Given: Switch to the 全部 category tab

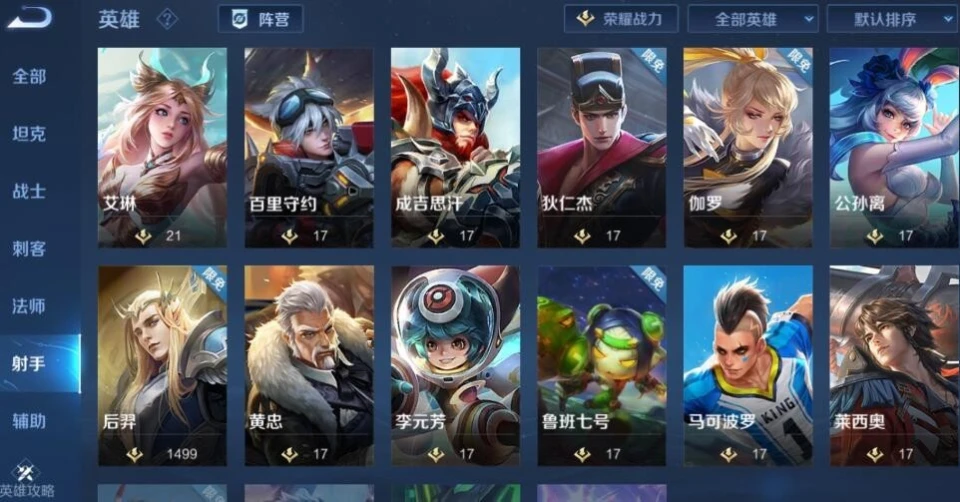Looking at the screenshot, I should pos(29,76).
